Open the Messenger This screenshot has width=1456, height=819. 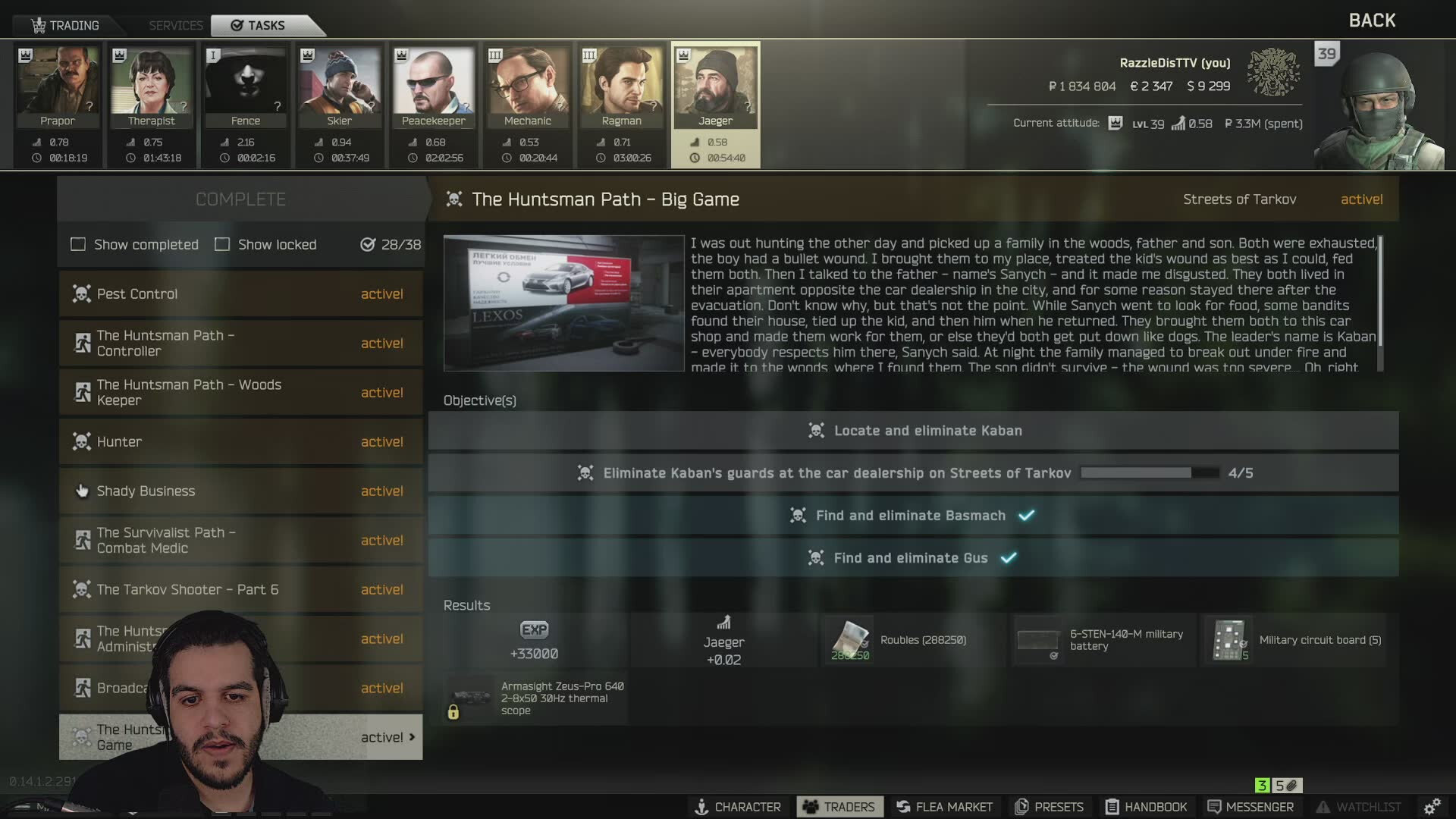[1250, 807]
